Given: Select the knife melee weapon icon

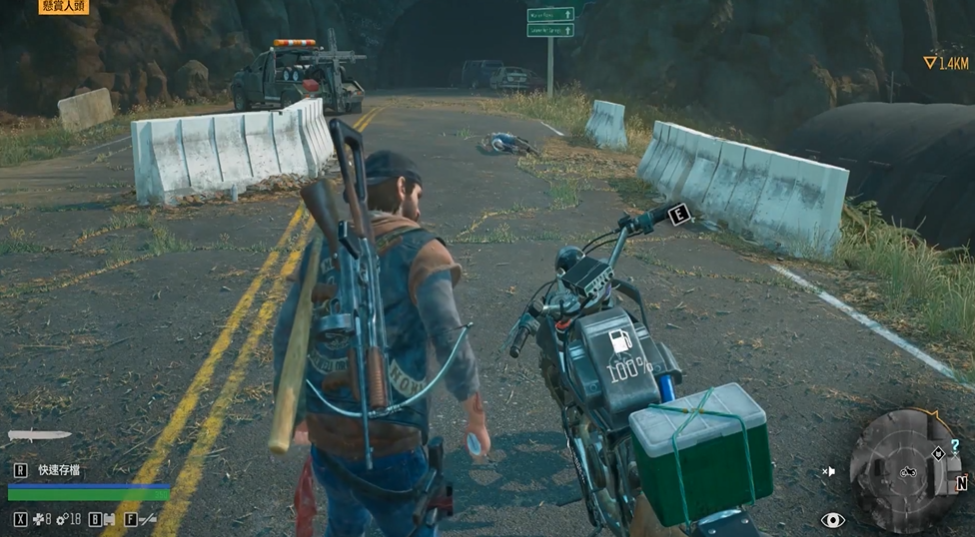Looking at the screenshot, I should [39, 435].
